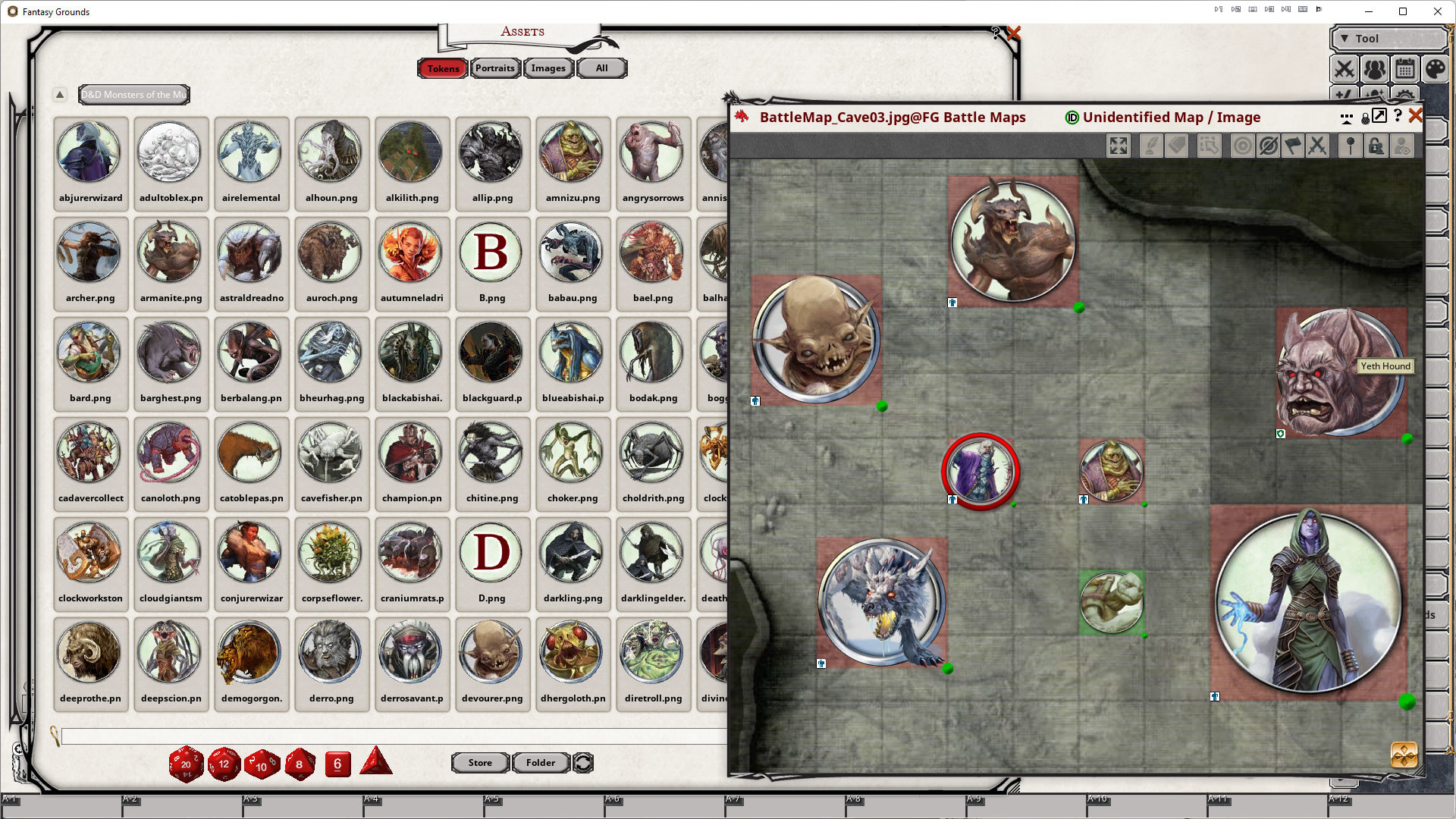
Task: Roll the red d20 die
Action: click(186, 764)
